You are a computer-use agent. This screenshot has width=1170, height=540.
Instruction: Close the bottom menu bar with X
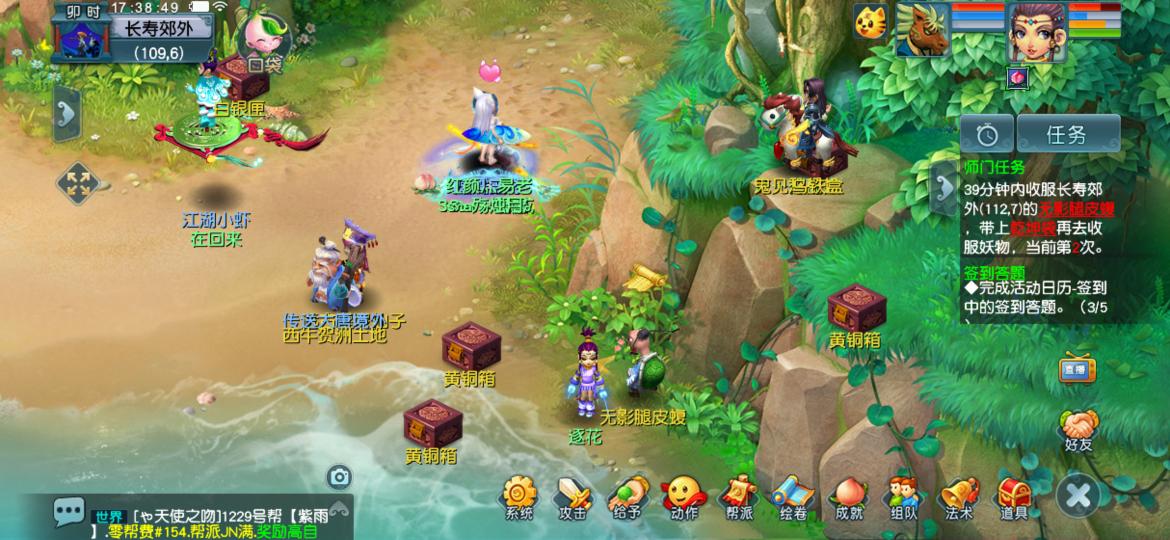1079,495
